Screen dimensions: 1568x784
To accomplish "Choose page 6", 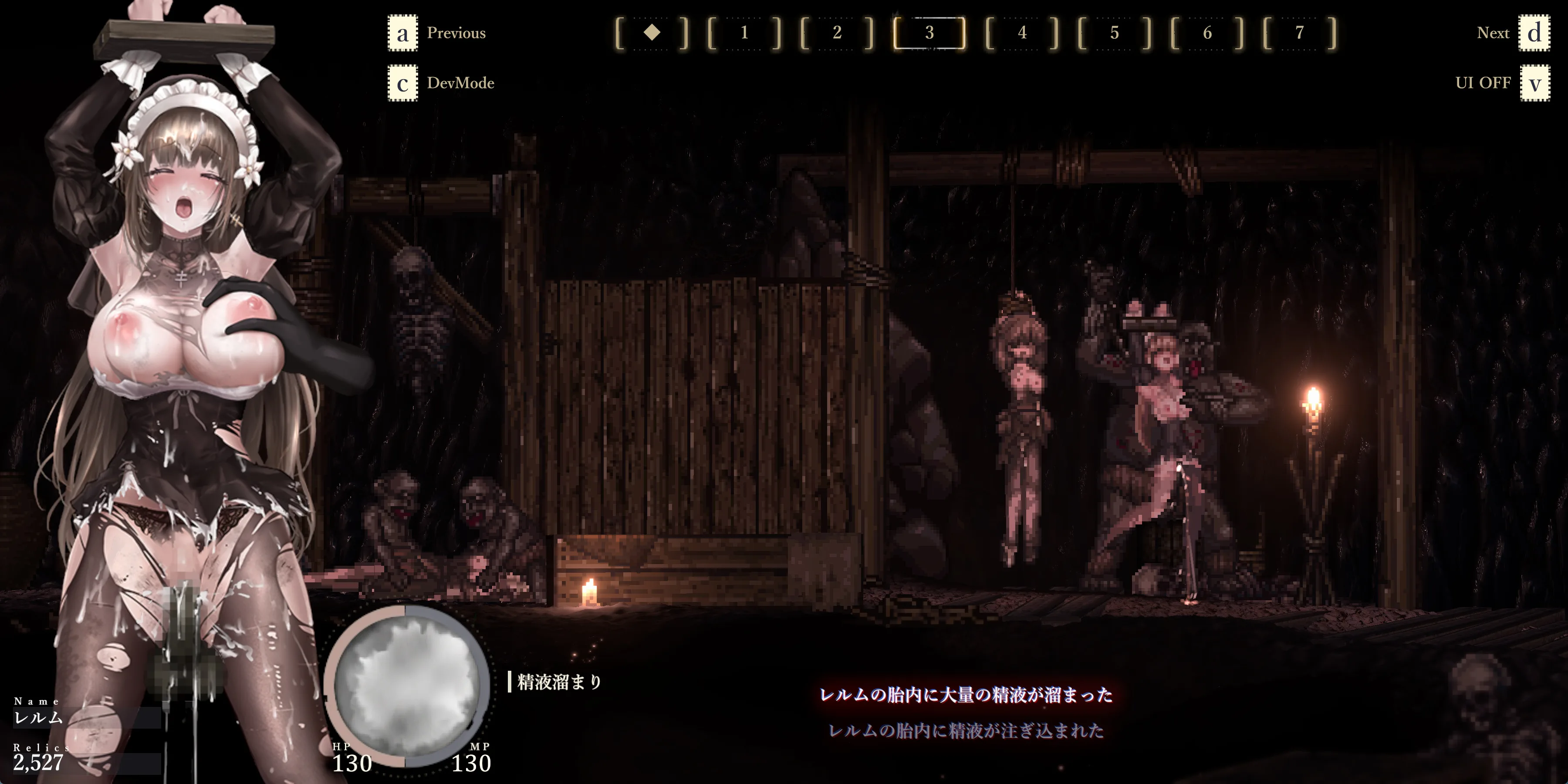I will coord(1207,33).
